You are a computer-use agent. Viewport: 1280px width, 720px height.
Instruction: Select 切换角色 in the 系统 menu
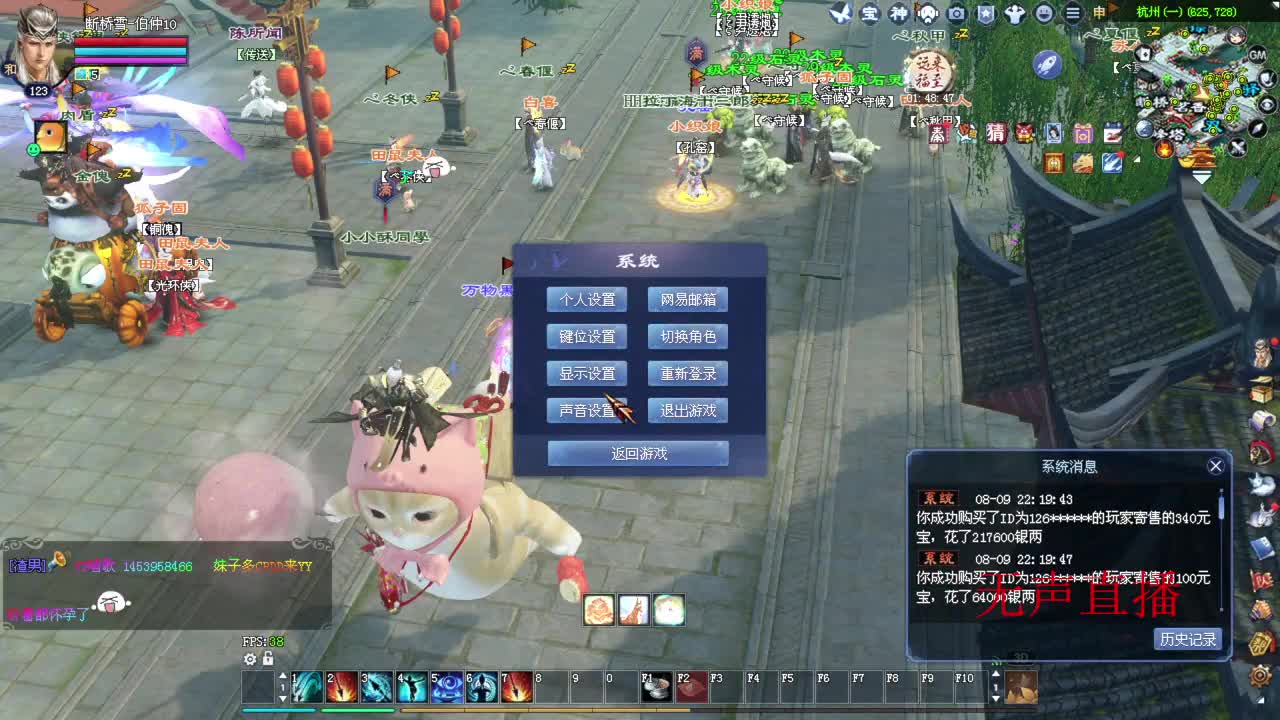tap(687, 337)
